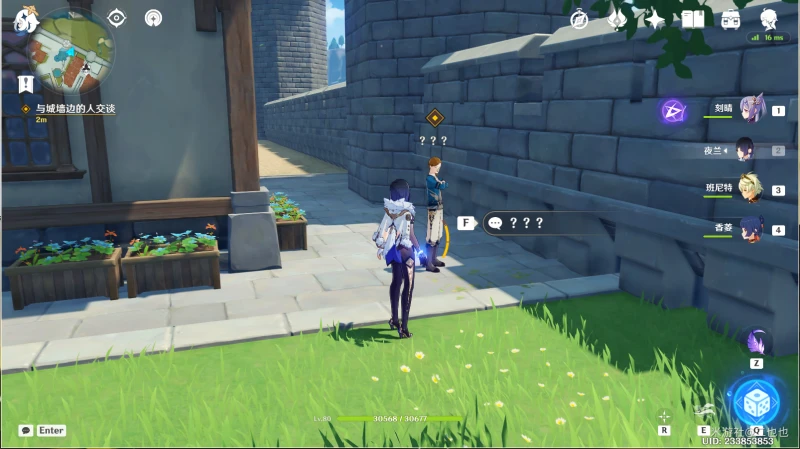
Task: Open the battle pass winged icon
Action: tap(617, 19)
